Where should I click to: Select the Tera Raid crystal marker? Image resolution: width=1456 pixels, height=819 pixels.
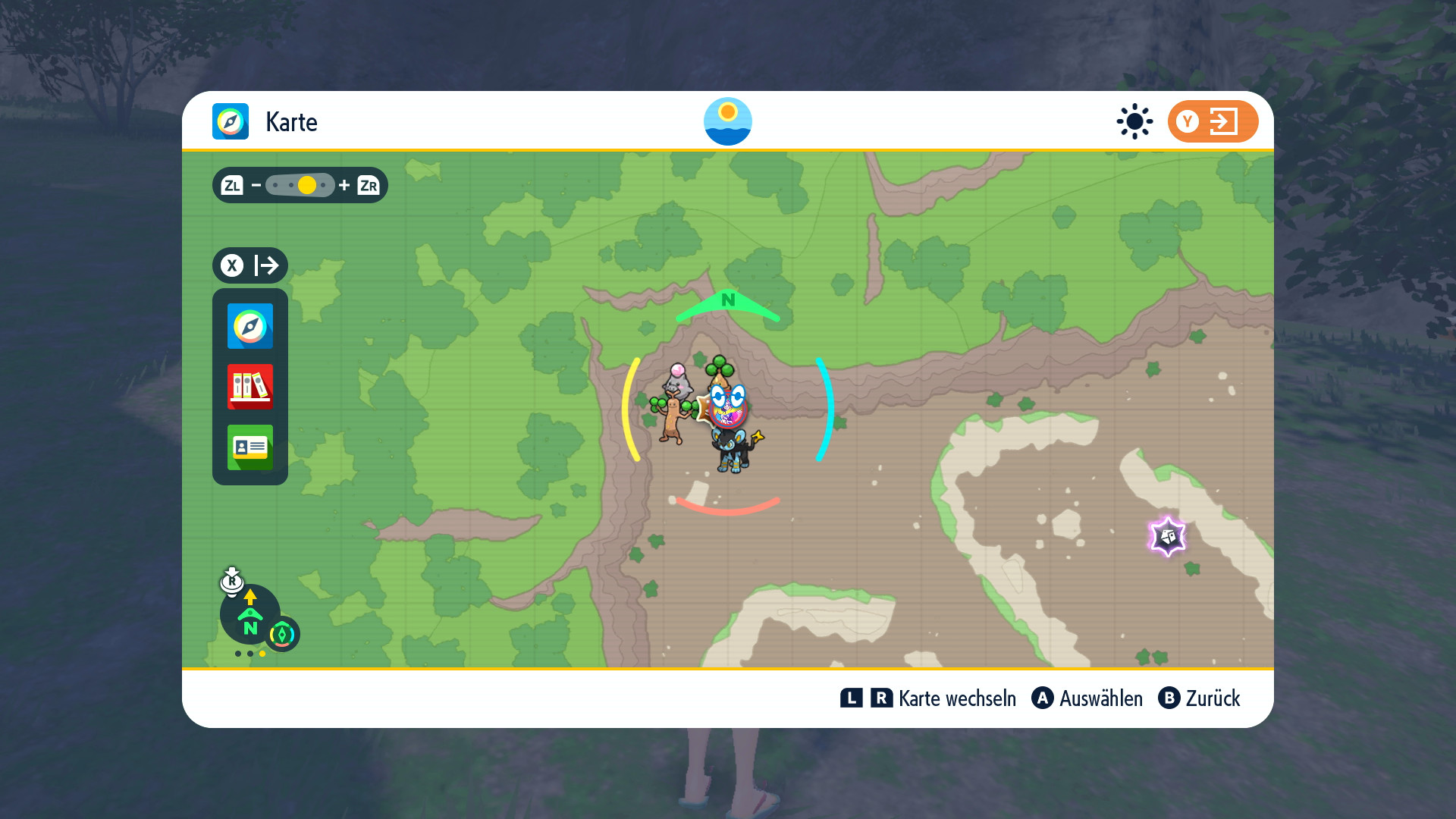coord(1167,536)
